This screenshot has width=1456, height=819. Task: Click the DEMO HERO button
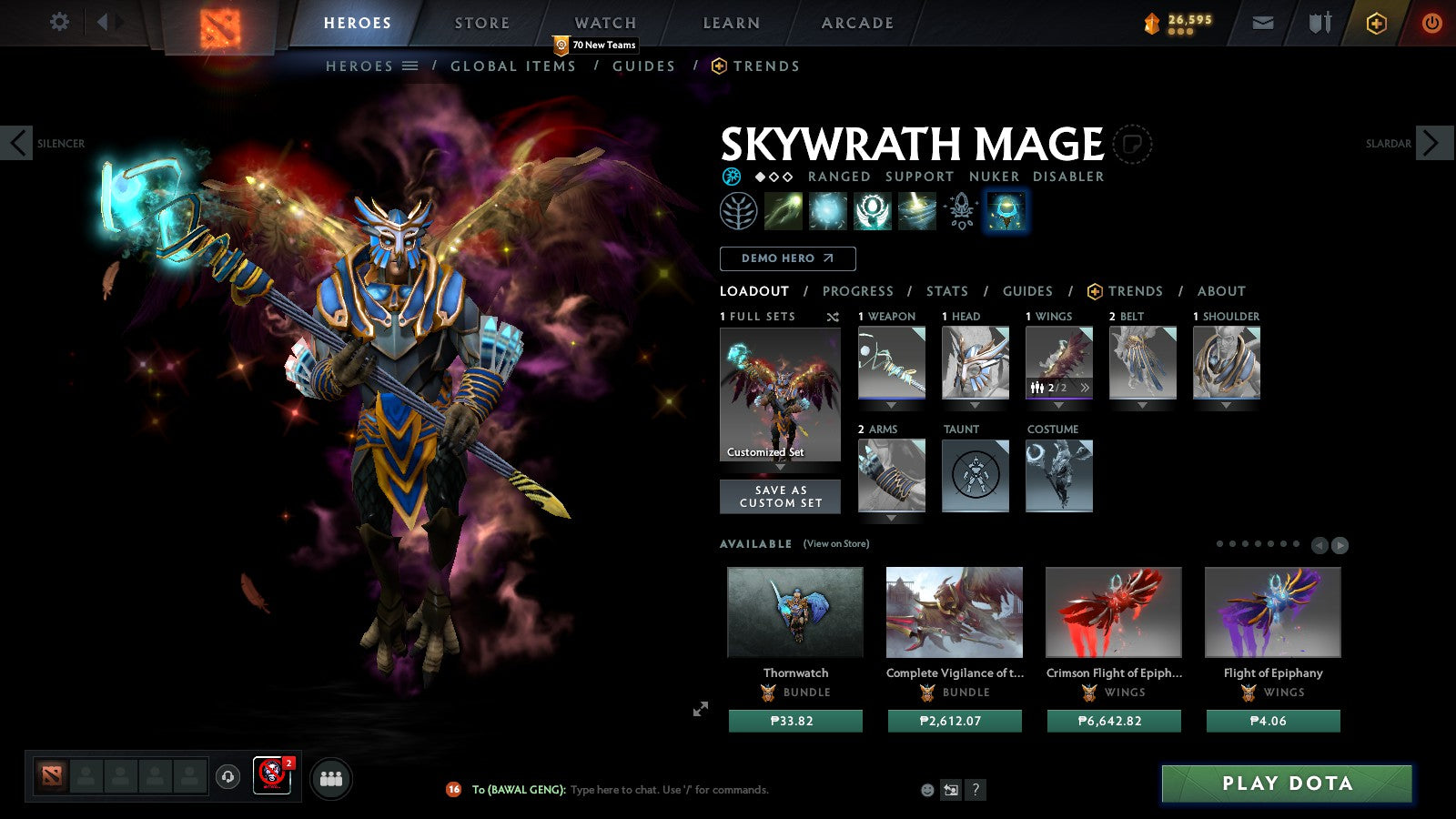tap(787, 258)
